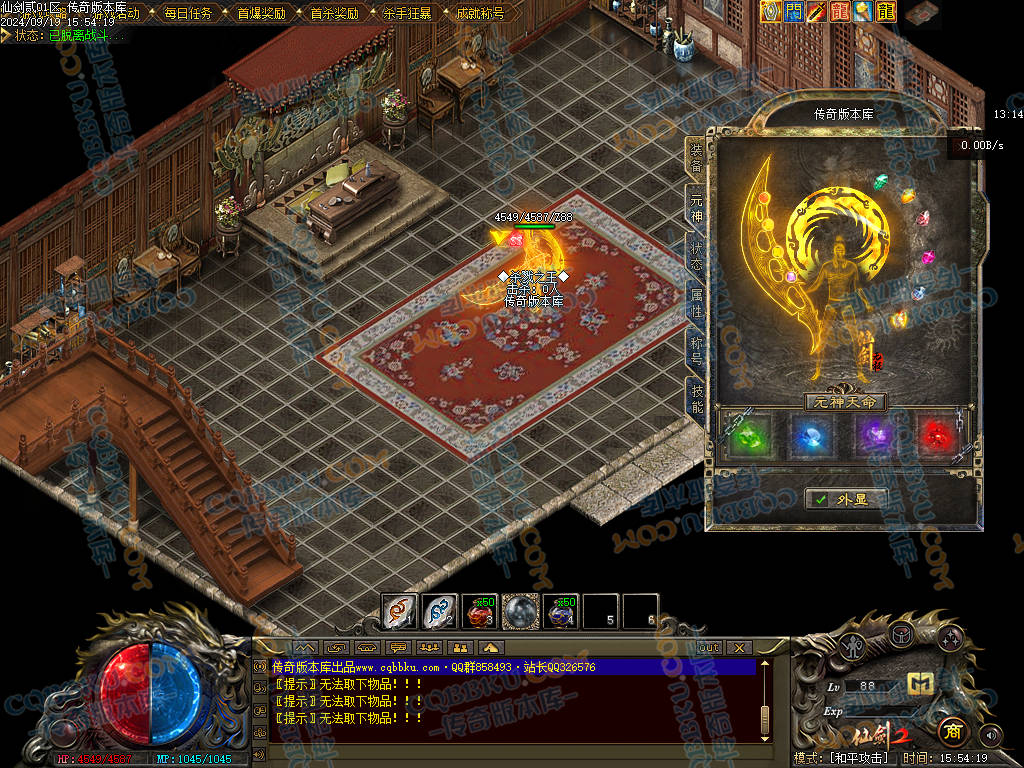Use the red potion in hotbar slot 3
1024x768 pixels.
coord(480,611)
